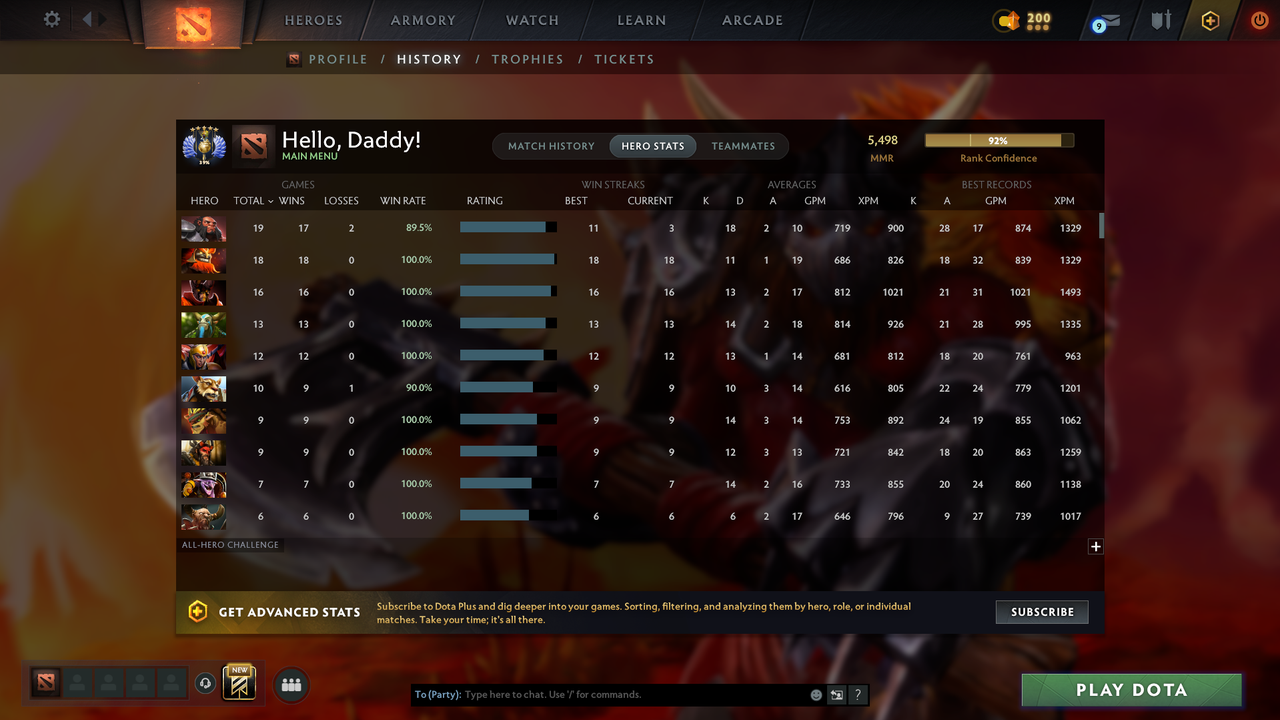This screenshot has height=720, width=1280.
Task: Open the Armory shield-and-sword icon
Action: pyautogui.click(x=1160, y=20)
